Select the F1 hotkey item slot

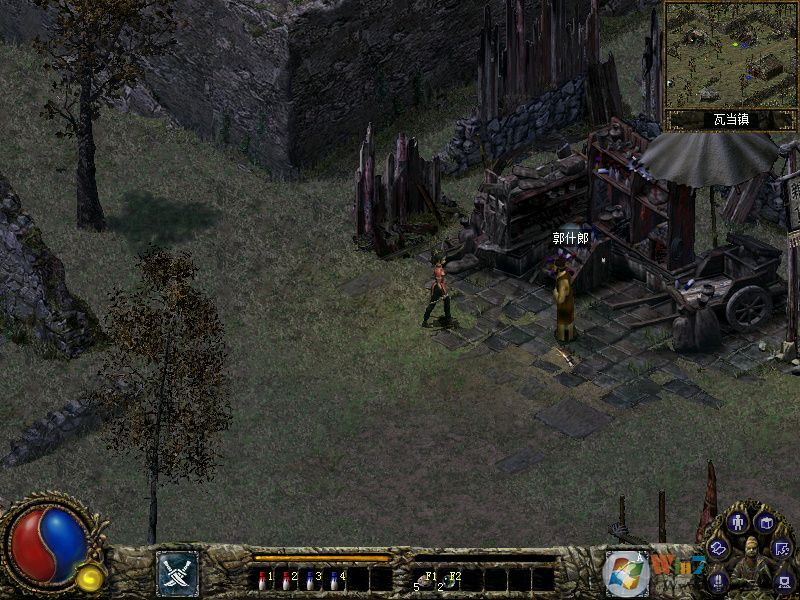pyautogui.click(x=425, y=579)
